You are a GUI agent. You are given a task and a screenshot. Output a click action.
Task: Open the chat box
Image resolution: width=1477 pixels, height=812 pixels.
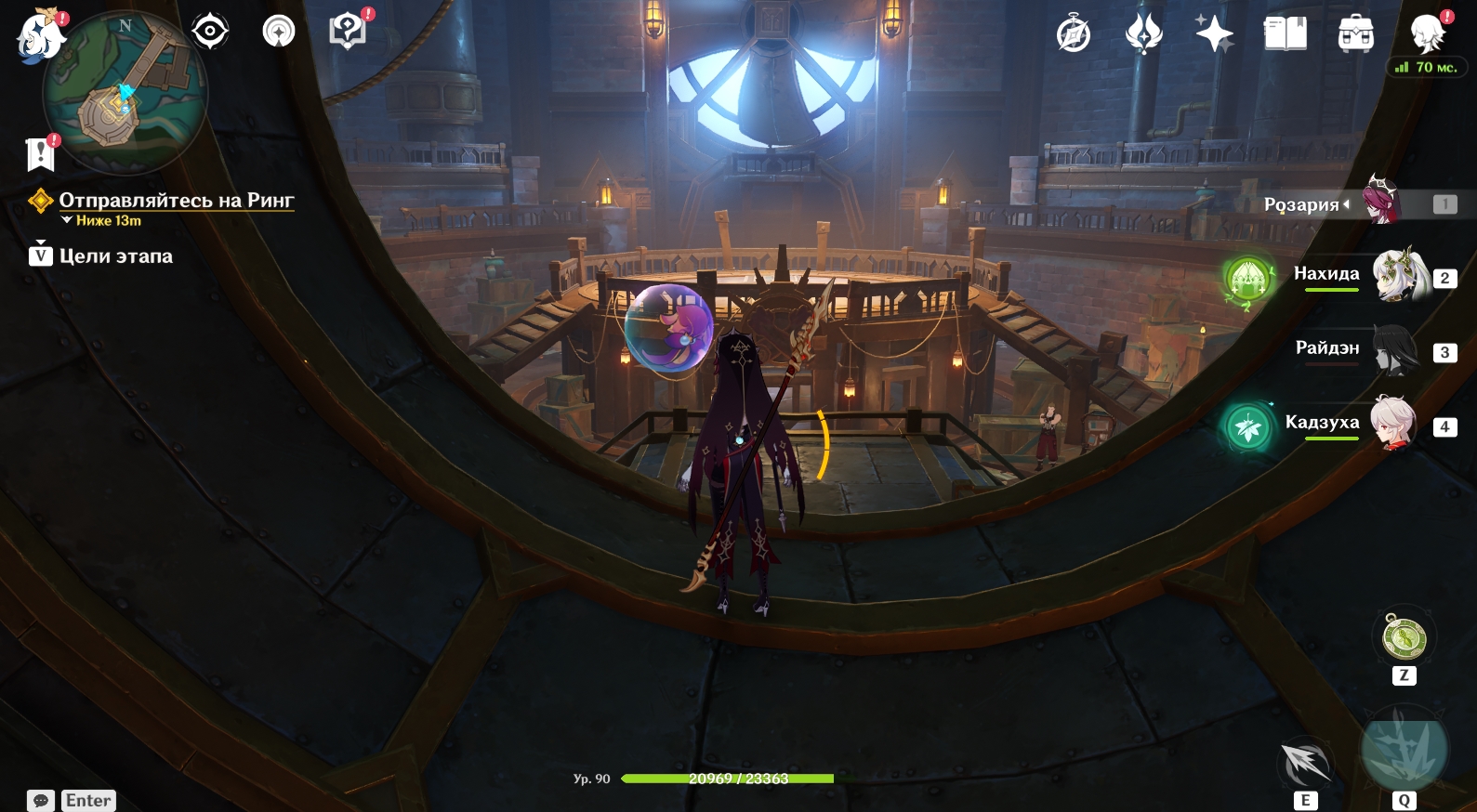pyautogui.click(x=41, y=801)
